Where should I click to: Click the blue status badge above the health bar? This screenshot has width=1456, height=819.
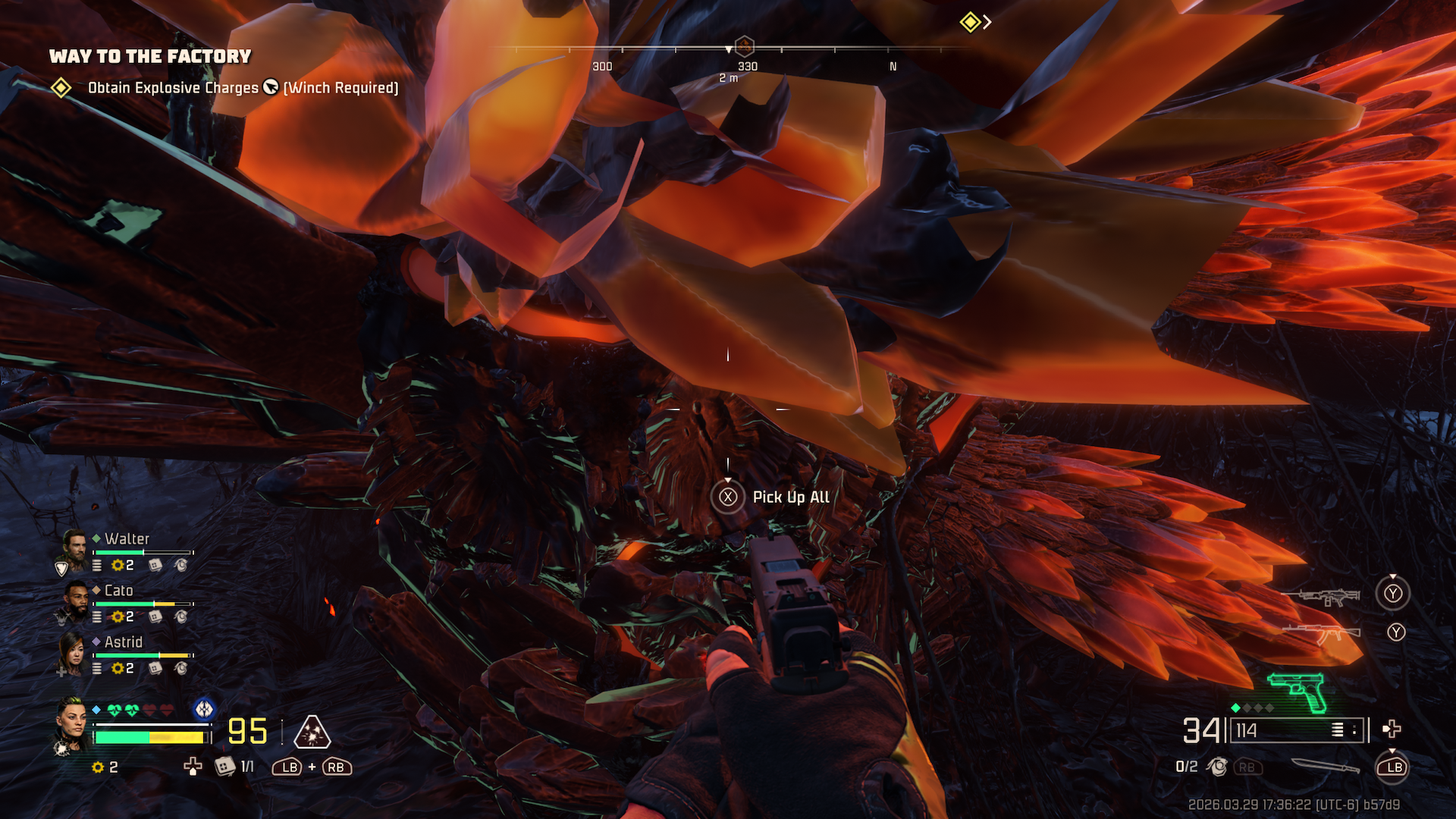coord(204,709)
